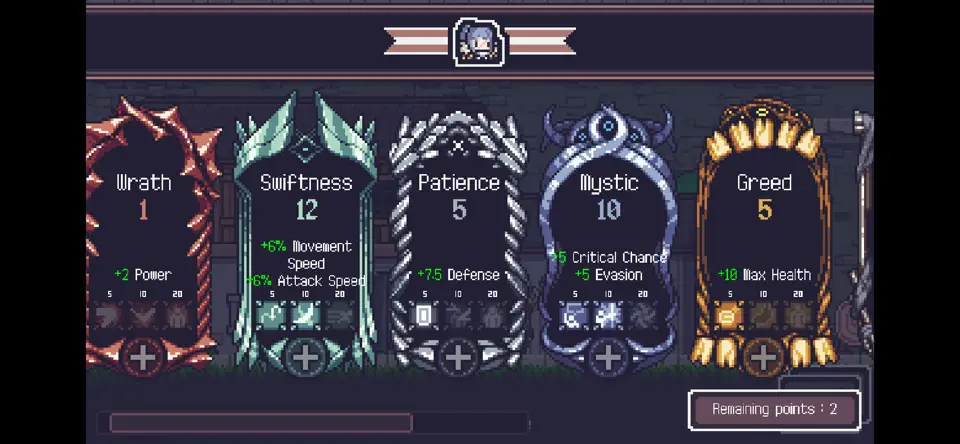View the locked Swiftness 20-point perk
The height and width of the screenshot is (444, 960).
[x=339, y=316]
